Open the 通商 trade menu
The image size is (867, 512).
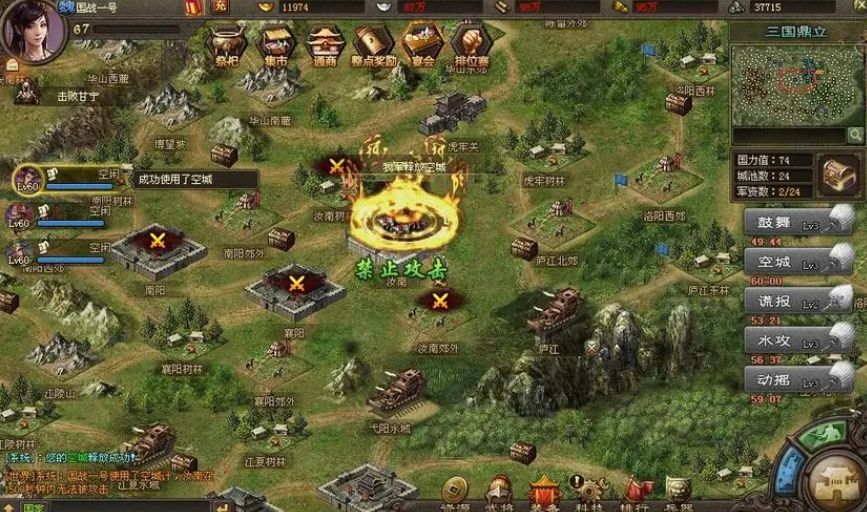click(325, 44)
